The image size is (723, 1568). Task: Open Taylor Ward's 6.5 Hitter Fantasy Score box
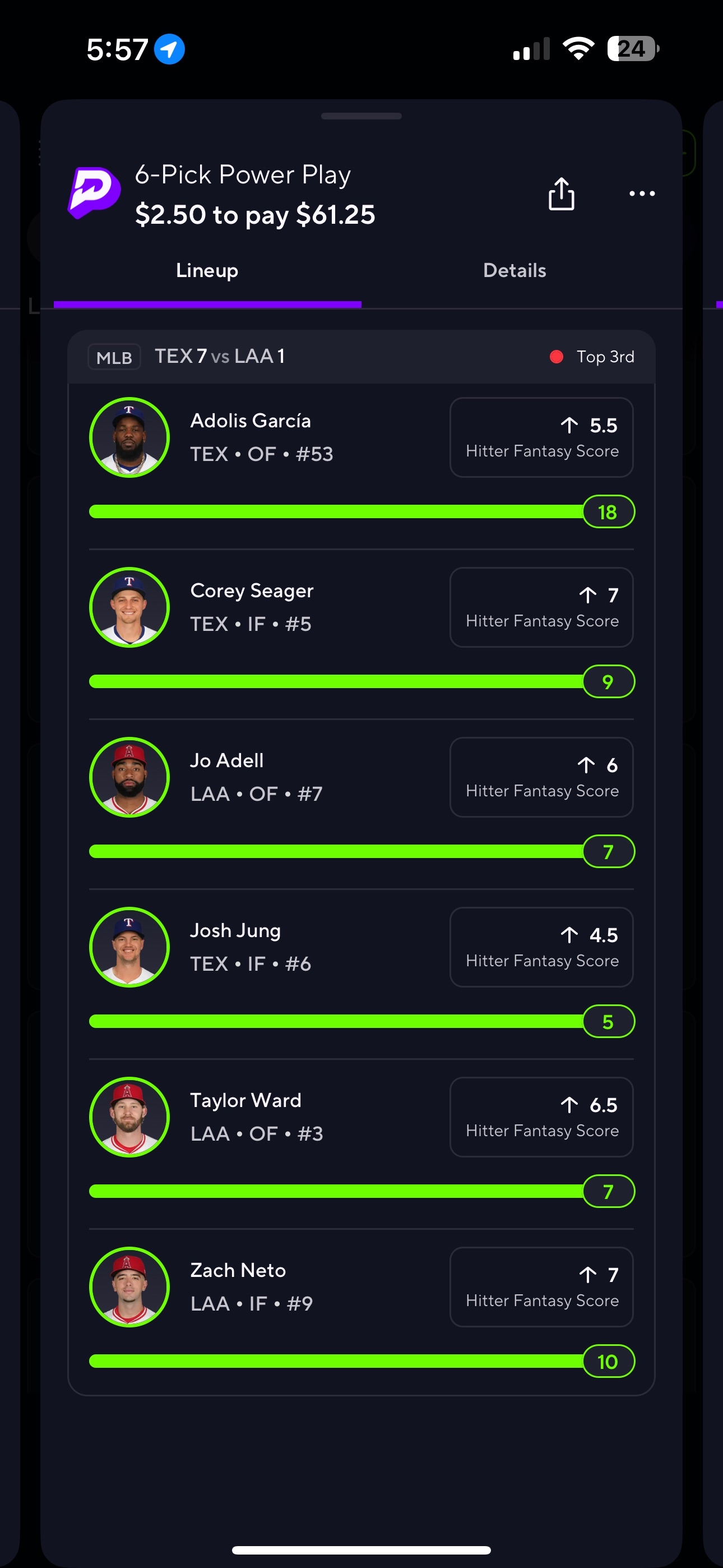click(541, 1117)
